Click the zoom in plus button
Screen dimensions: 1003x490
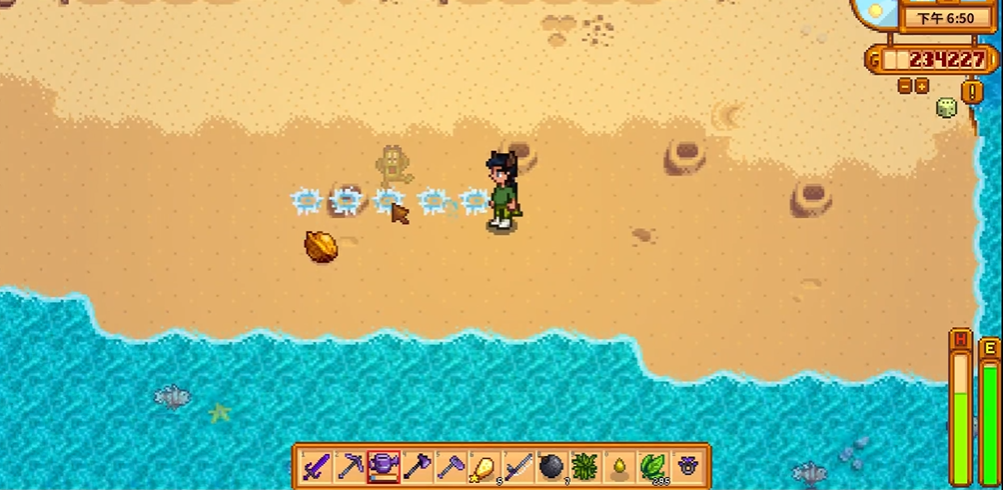921,87
